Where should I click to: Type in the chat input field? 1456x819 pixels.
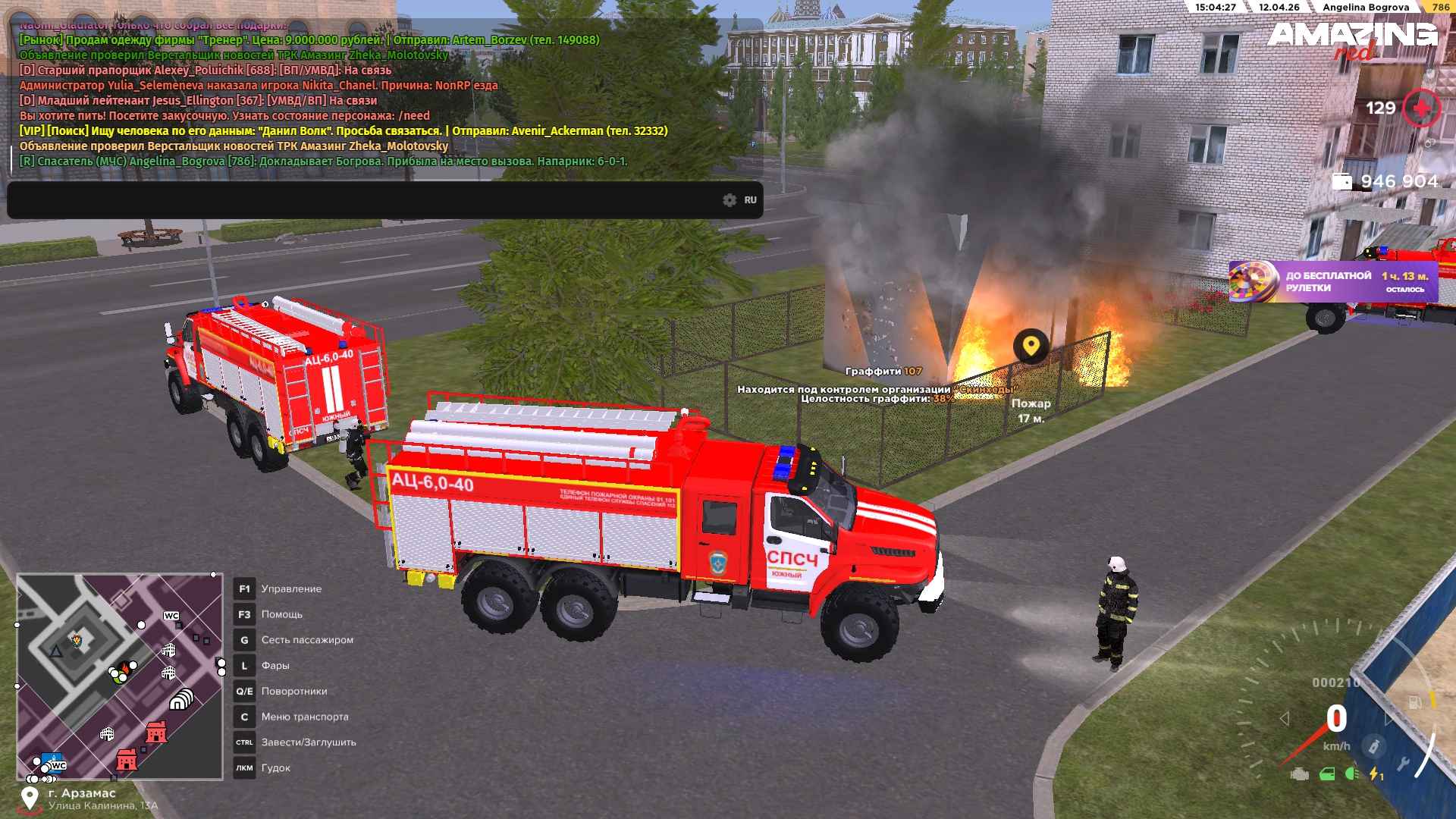(364, 200)
